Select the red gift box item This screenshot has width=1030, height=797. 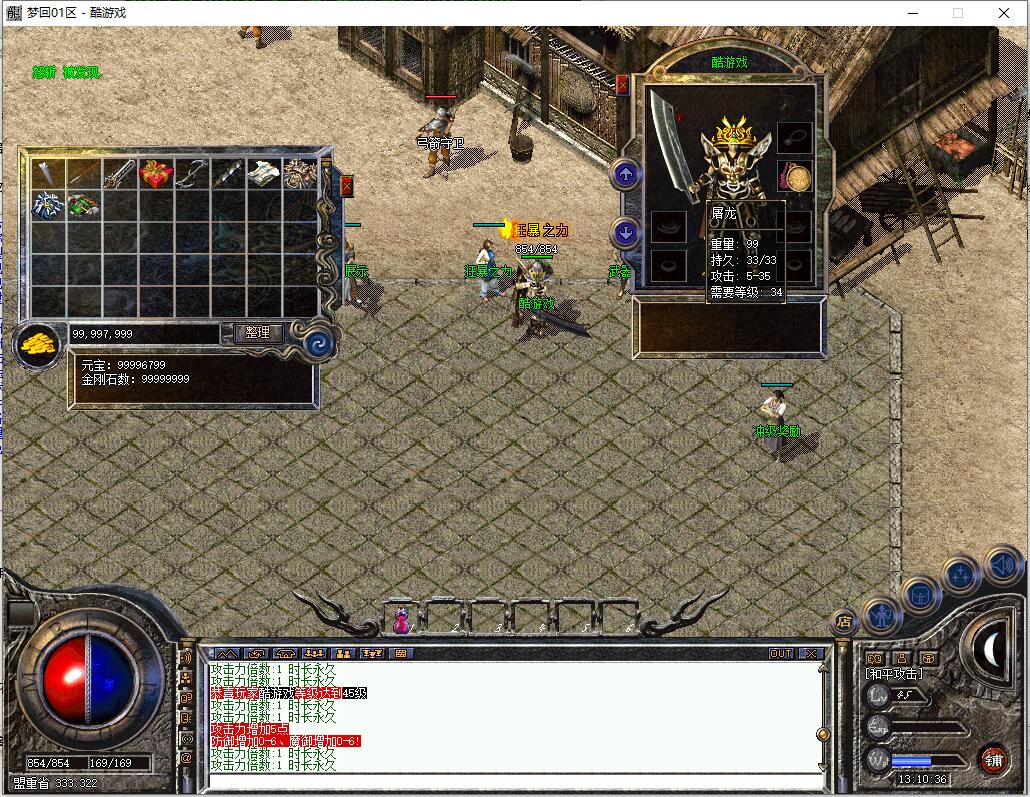pyautogui.click(x=156, y=173)
